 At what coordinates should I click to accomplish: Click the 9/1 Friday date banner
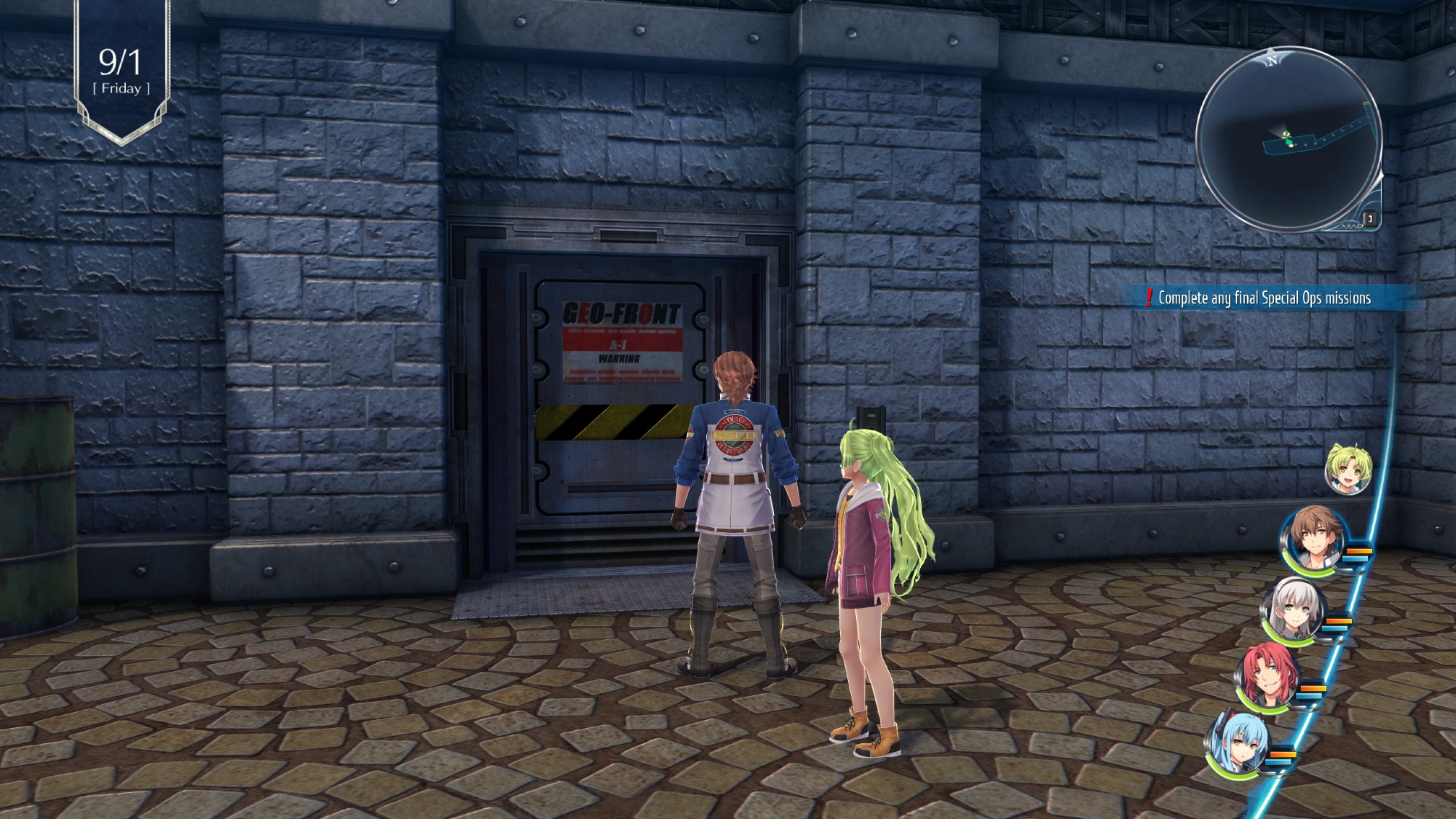(121, 71)
